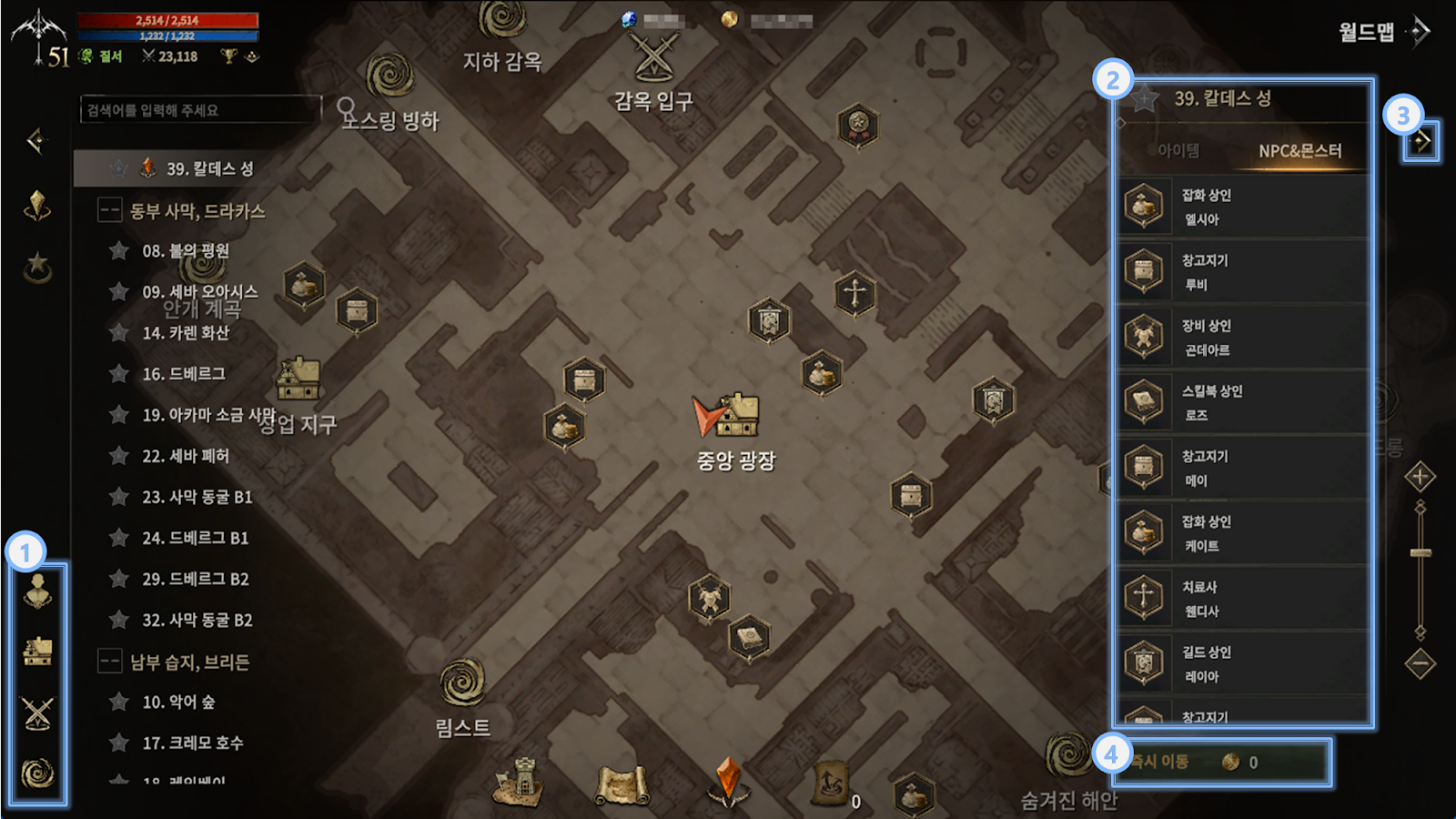Zoom out the map with minus button
The height and width of the screenshot is (819, 1456).
tap(1420, 663)
